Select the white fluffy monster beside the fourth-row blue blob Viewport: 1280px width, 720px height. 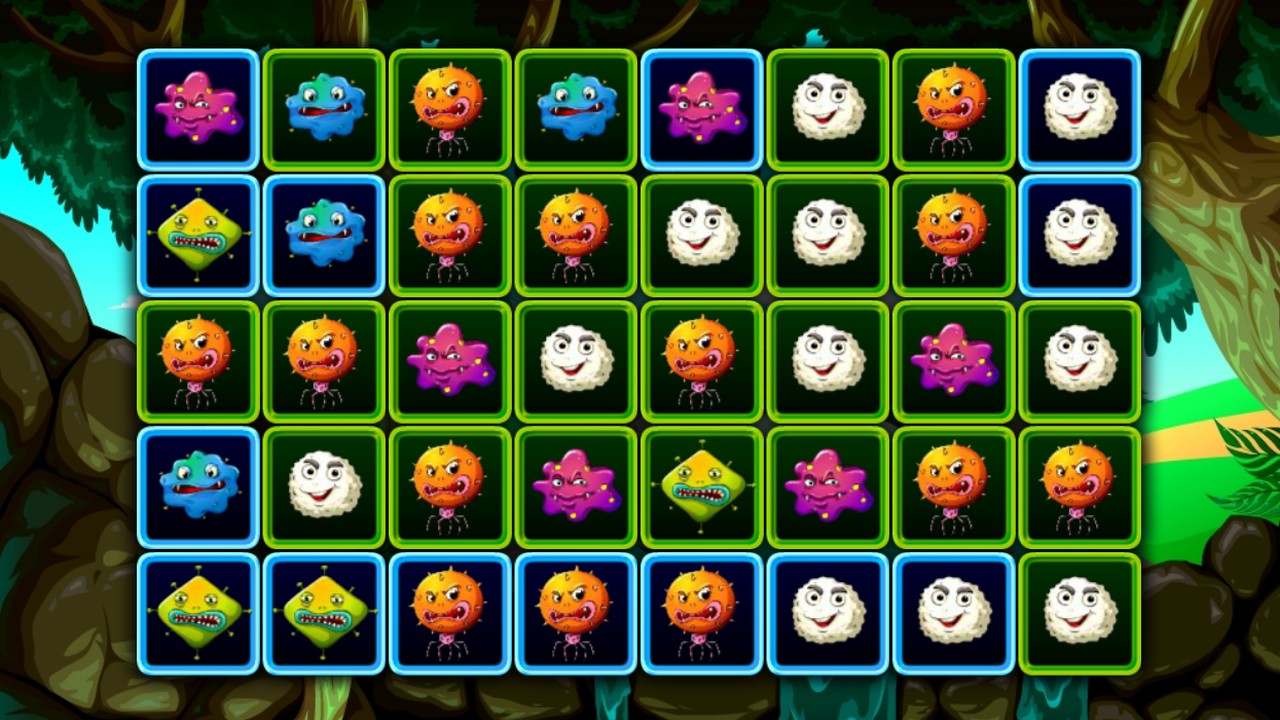click(x=323, y=487)
